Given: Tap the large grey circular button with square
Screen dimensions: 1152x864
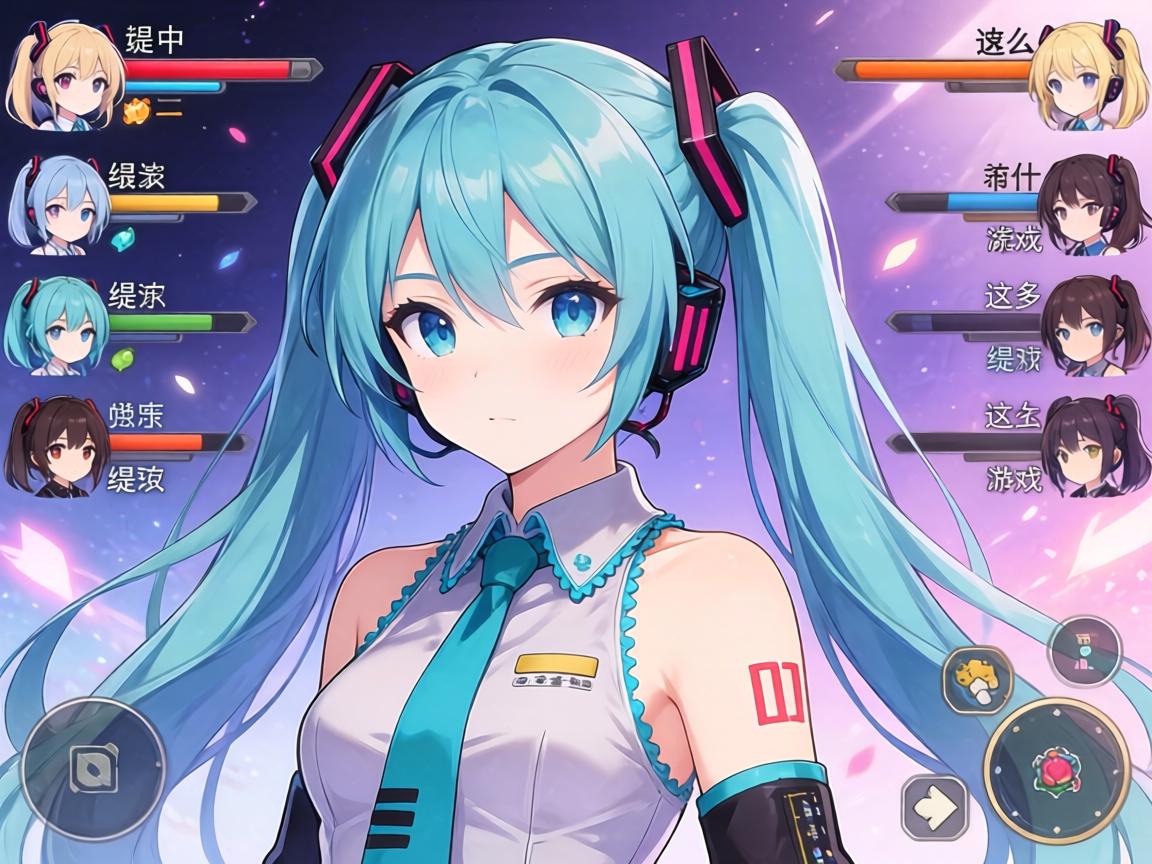Looking at the screenshot, I should pos(93,768).
